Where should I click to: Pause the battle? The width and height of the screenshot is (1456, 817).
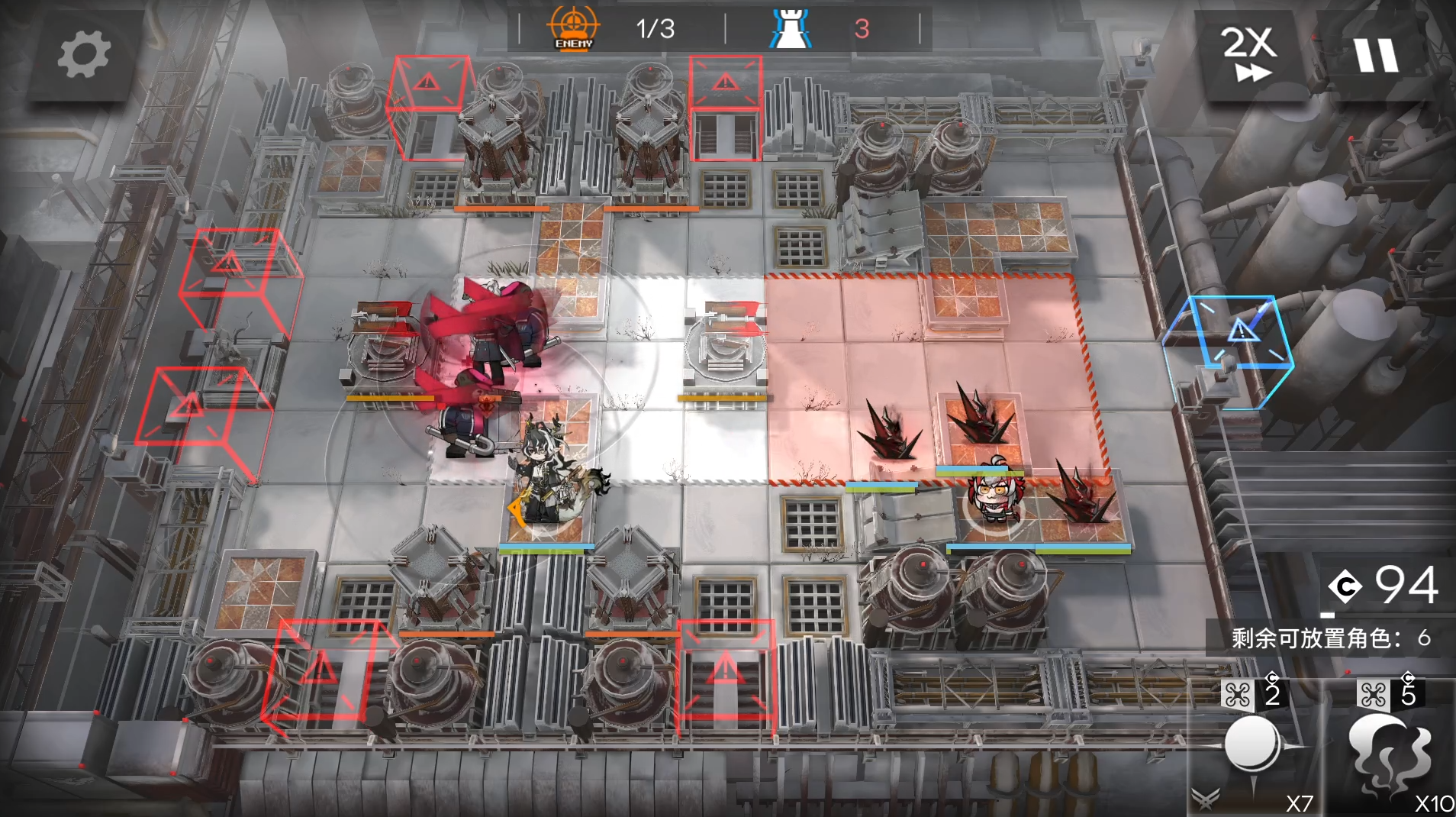coord(1376,55)
